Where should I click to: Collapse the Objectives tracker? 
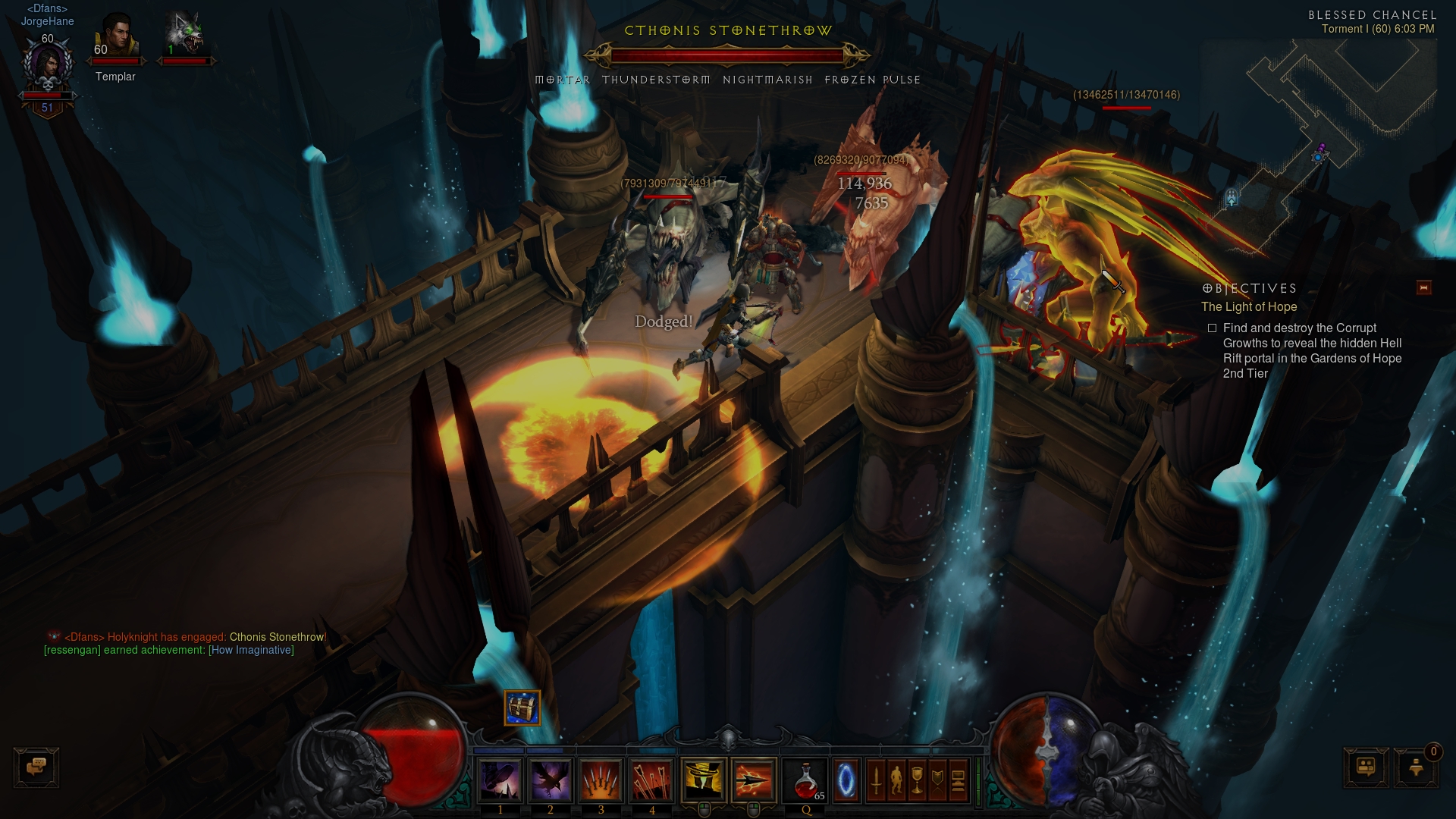coord(1423,287)
